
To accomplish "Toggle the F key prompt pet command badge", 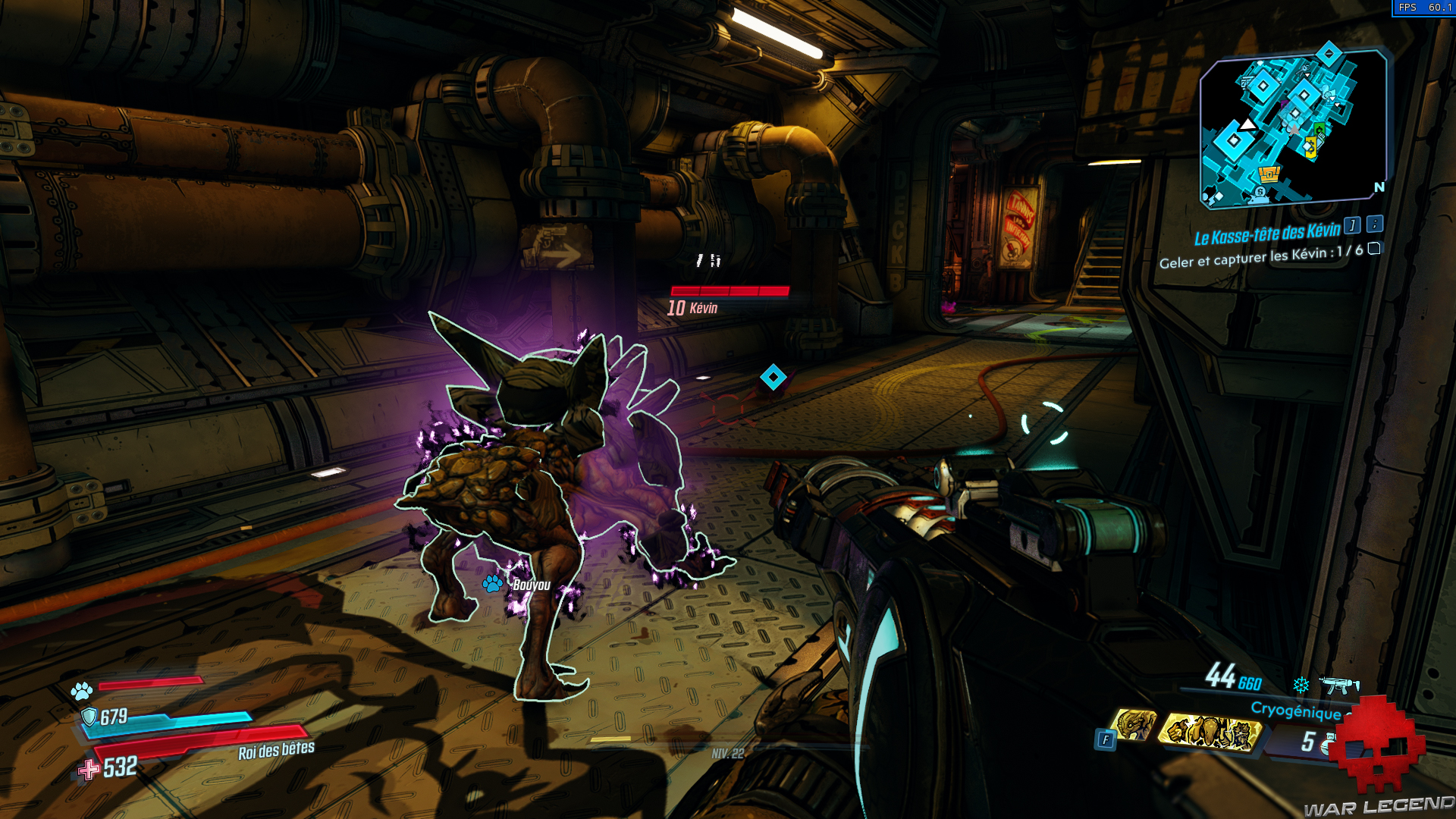I will click(x=1106, y=740).
